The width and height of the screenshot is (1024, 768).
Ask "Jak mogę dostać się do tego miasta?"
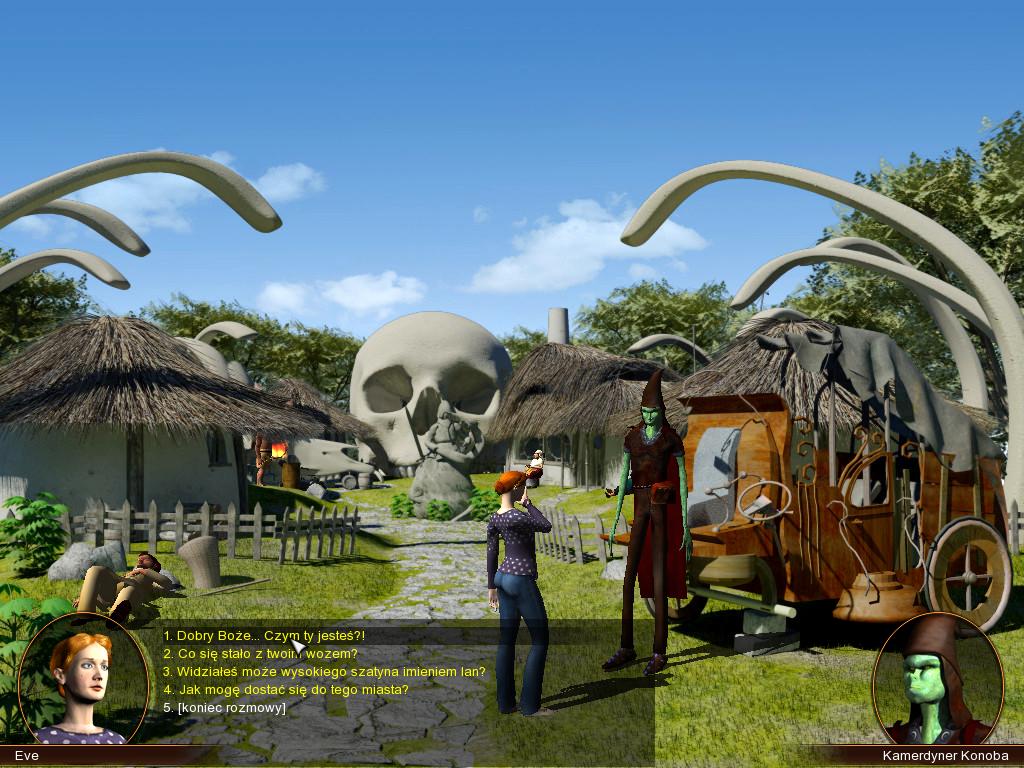[286, 689]
